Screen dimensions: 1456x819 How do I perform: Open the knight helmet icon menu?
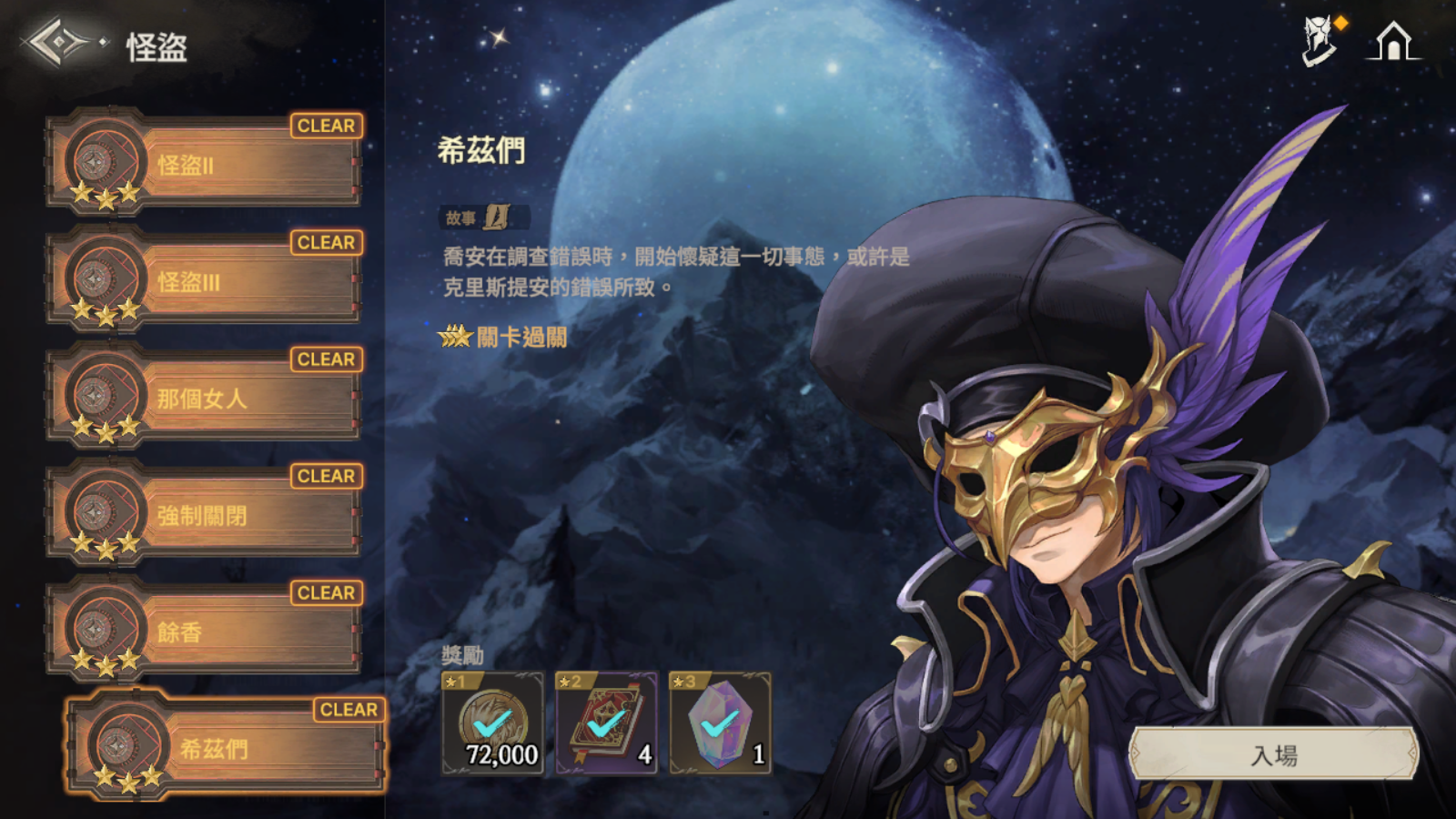tap(1319, 42)
